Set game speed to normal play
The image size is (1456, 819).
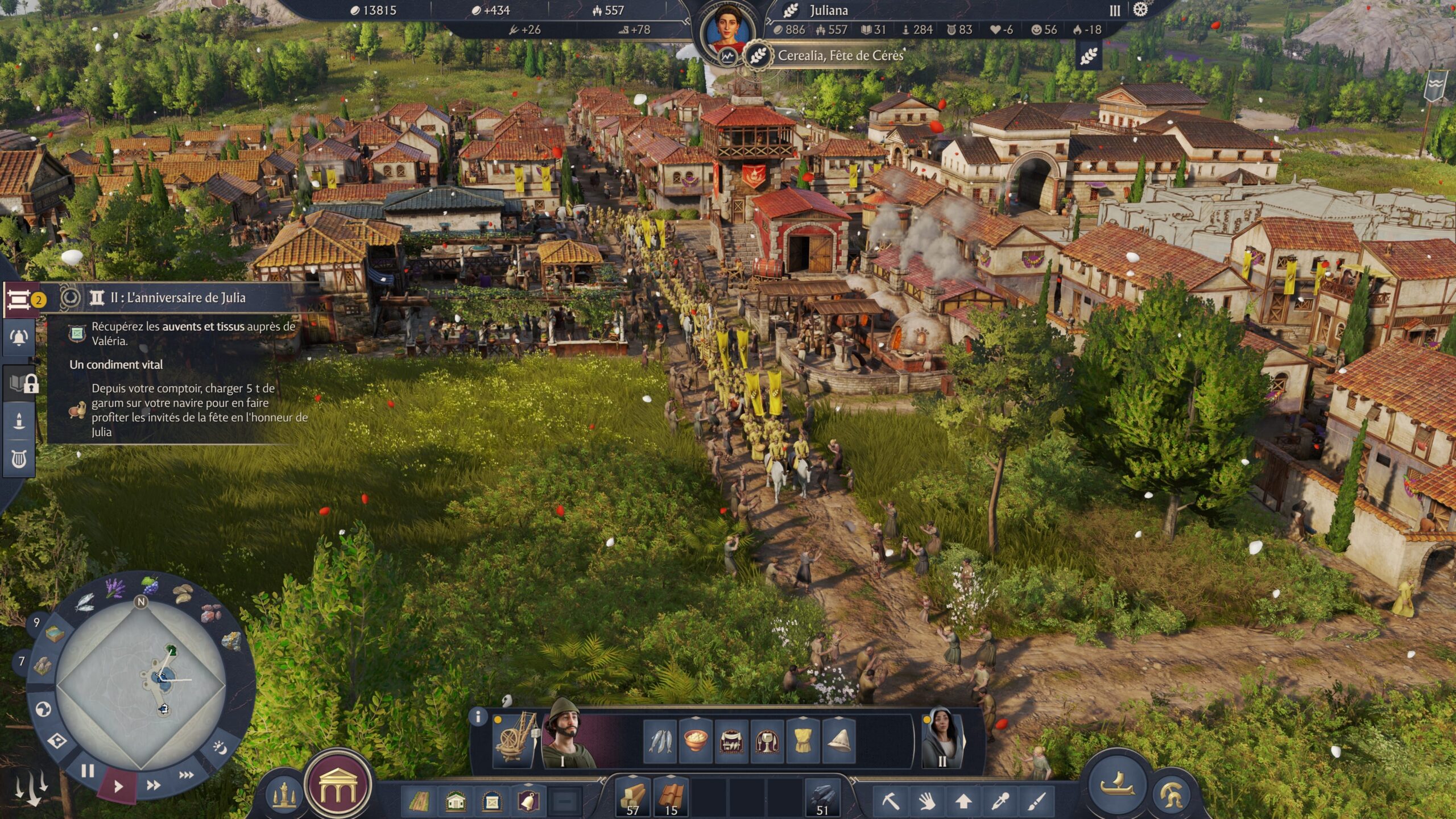tap(118, 787)
